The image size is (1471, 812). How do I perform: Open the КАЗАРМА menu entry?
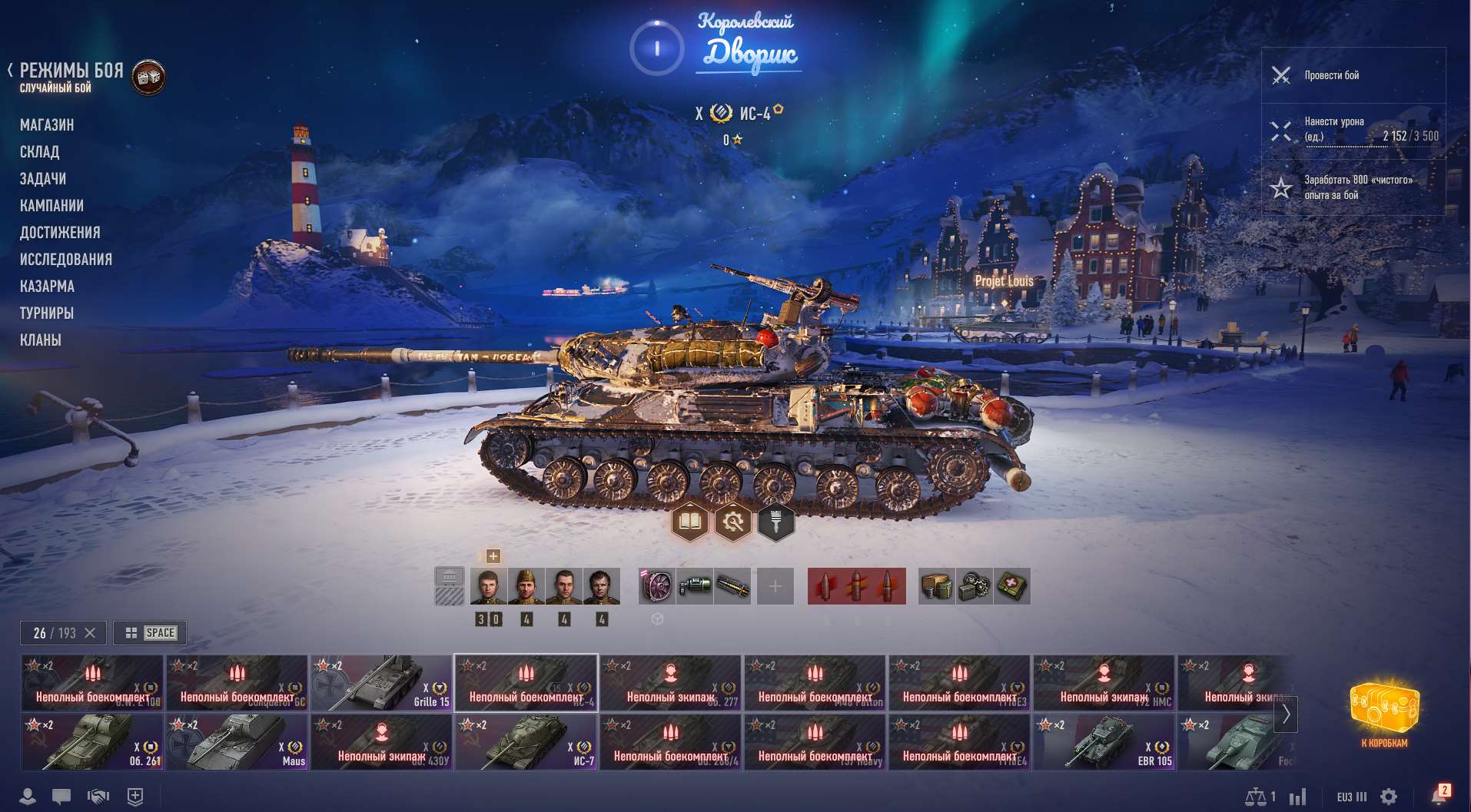(x=47, y=286)
